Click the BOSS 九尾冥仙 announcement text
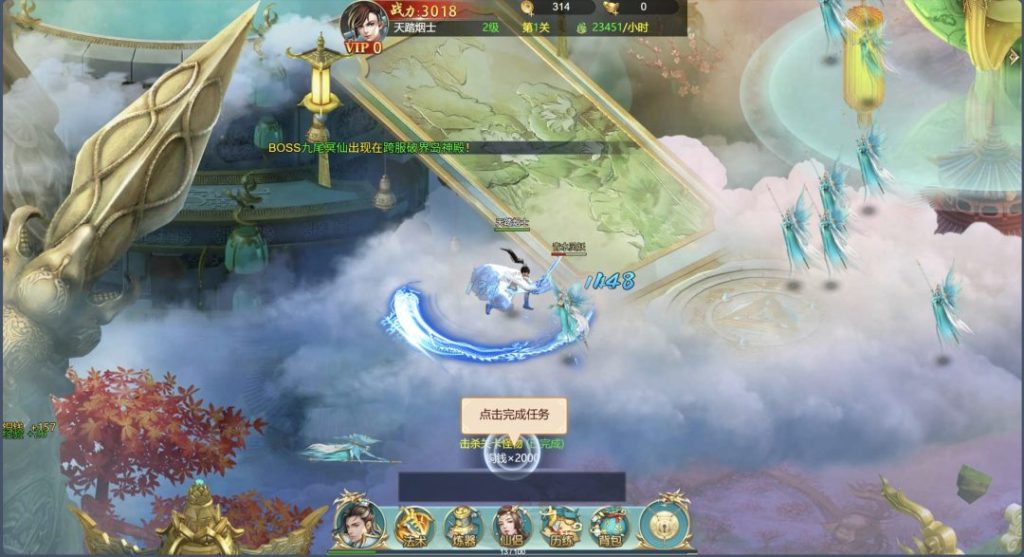 click(x=368, y=147)
